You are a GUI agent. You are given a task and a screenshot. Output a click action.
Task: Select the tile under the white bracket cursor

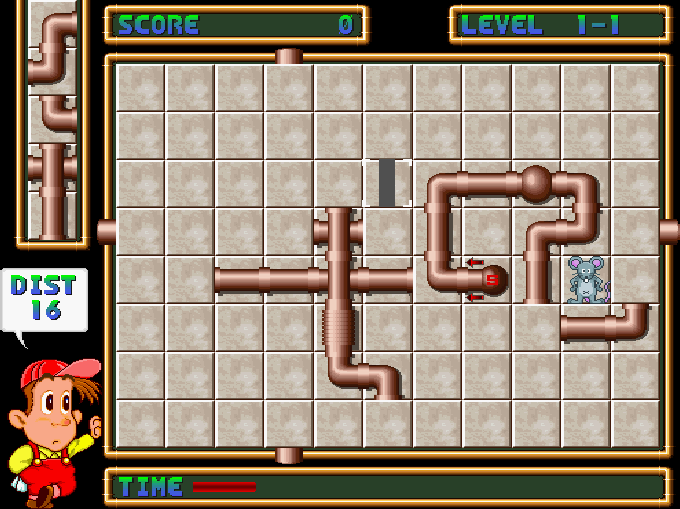(387, 183)
